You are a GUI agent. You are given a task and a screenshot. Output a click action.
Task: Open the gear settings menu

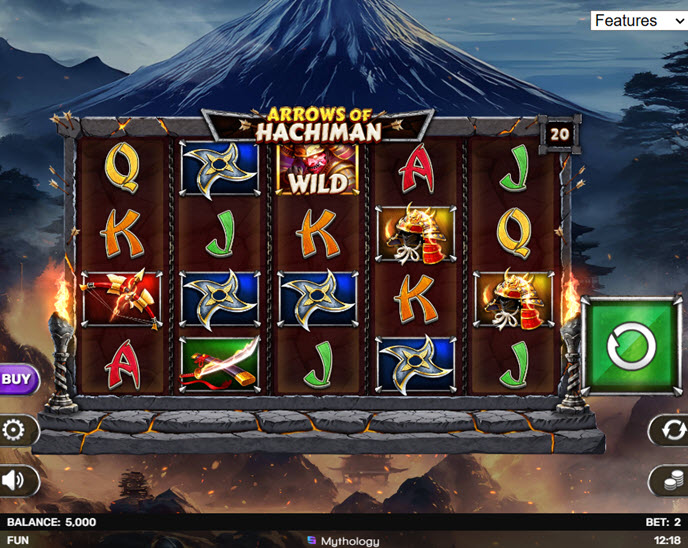[15, 431]
